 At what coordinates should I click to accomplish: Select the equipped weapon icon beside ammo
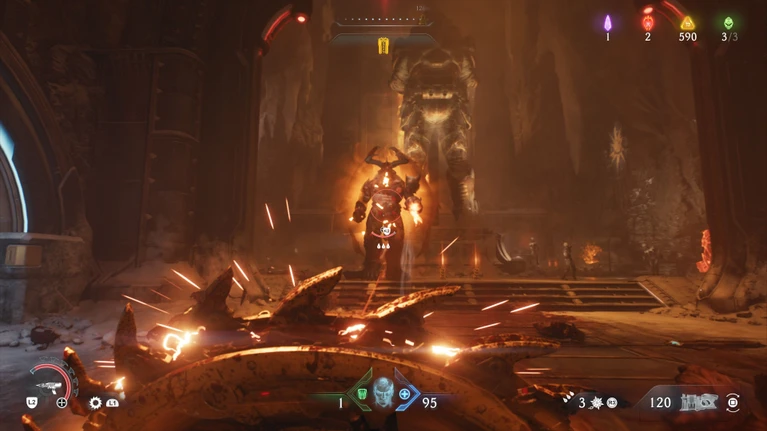pyautogui.click(x=698, y=402)
